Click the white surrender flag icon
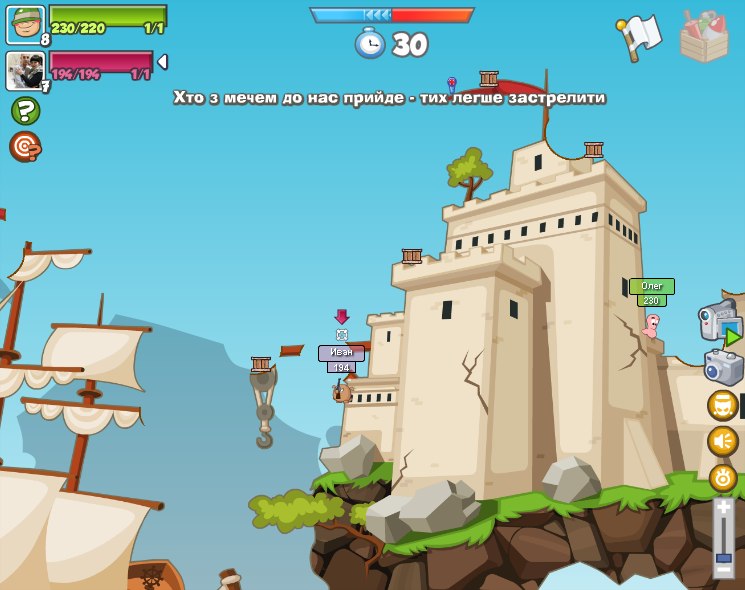This screenshot has height=590, width=745. point(639,37)
